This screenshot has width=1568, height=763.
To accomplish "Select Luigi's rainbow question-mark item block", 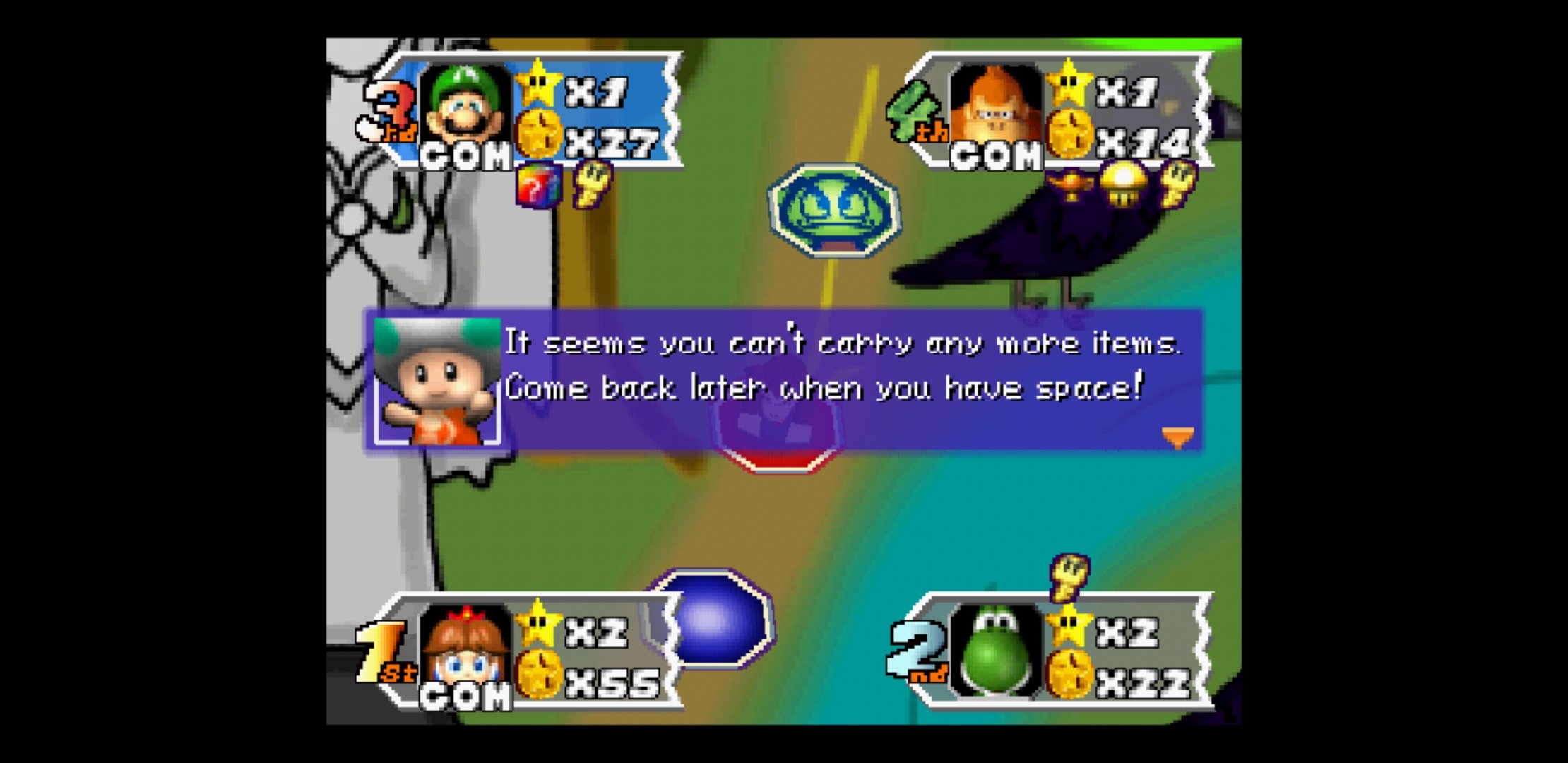I will [x=538, y=187].
